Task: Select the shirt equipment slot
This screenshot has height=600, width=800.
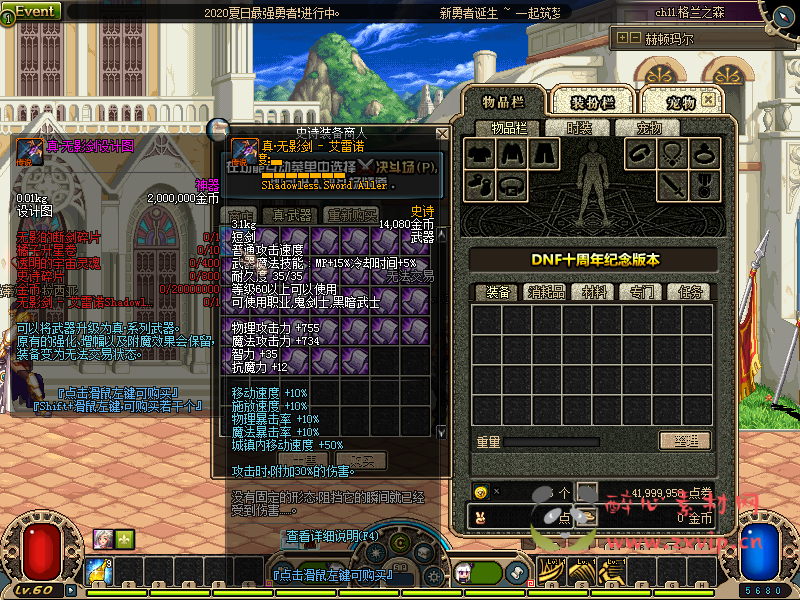Action: 512,154
